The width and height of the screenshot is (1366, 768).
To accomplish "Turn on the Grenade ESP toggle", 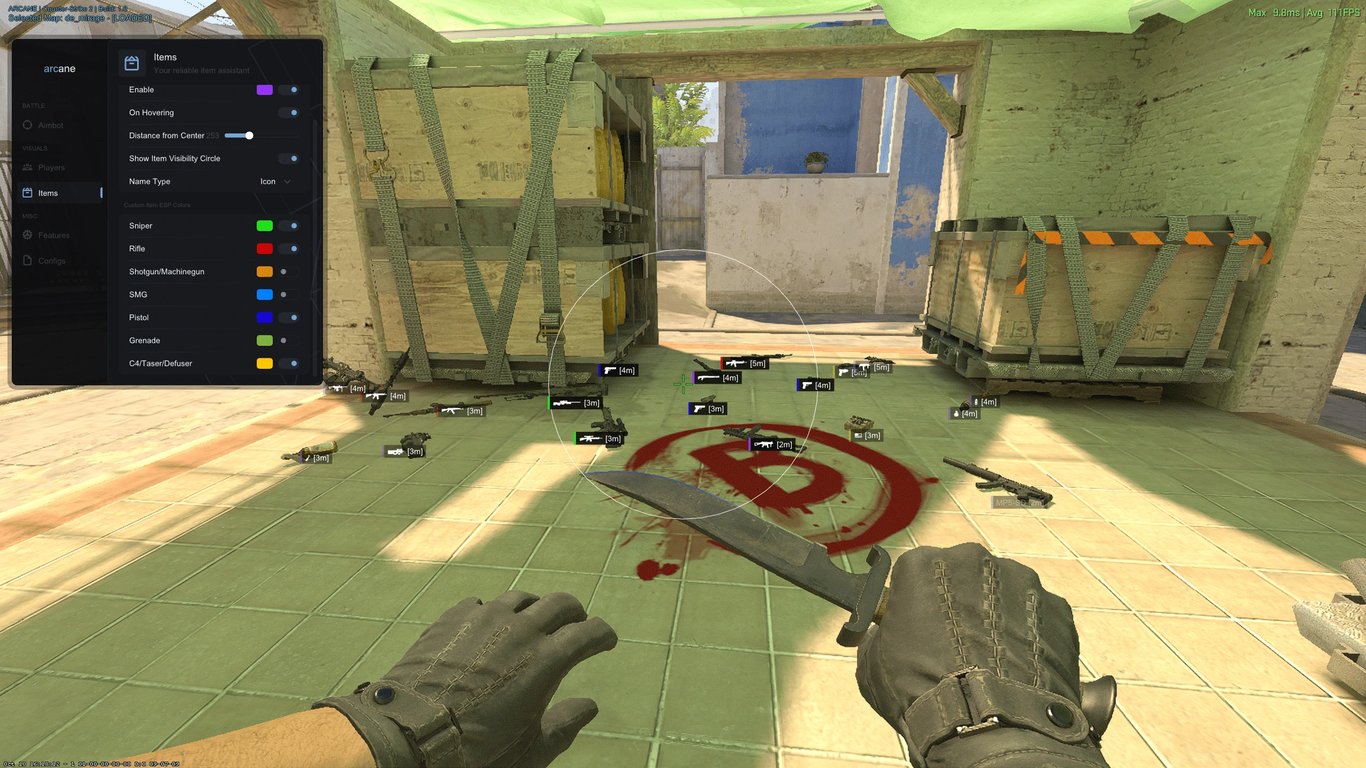I will pyautogui.click(x=287, y=340).
